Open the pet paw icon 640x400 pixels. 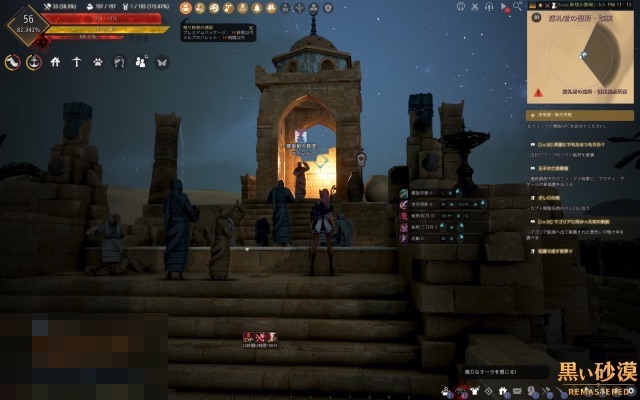click(98, 63)
